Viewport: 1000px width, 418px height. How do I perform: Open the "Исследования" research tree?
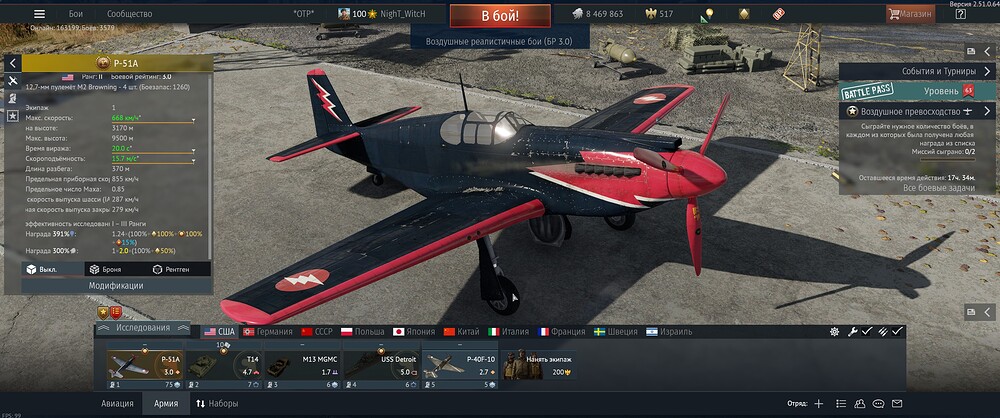tap(142, 327)
